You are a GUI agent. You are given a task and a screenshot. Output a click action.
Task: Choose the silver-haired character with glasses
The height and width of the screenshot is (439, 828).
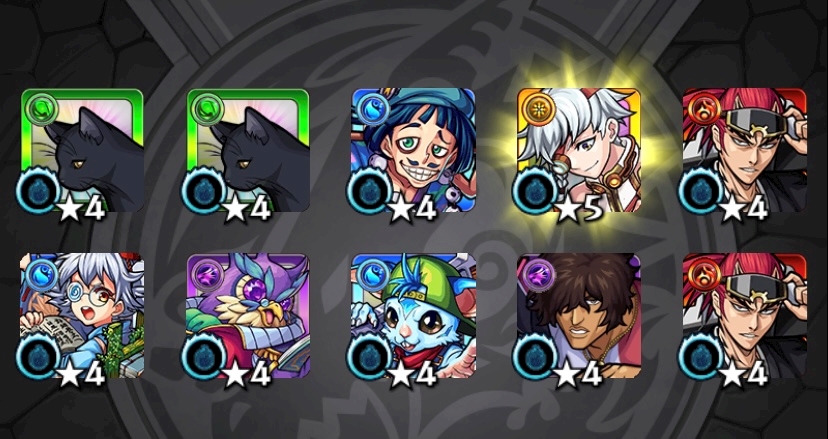82,315
